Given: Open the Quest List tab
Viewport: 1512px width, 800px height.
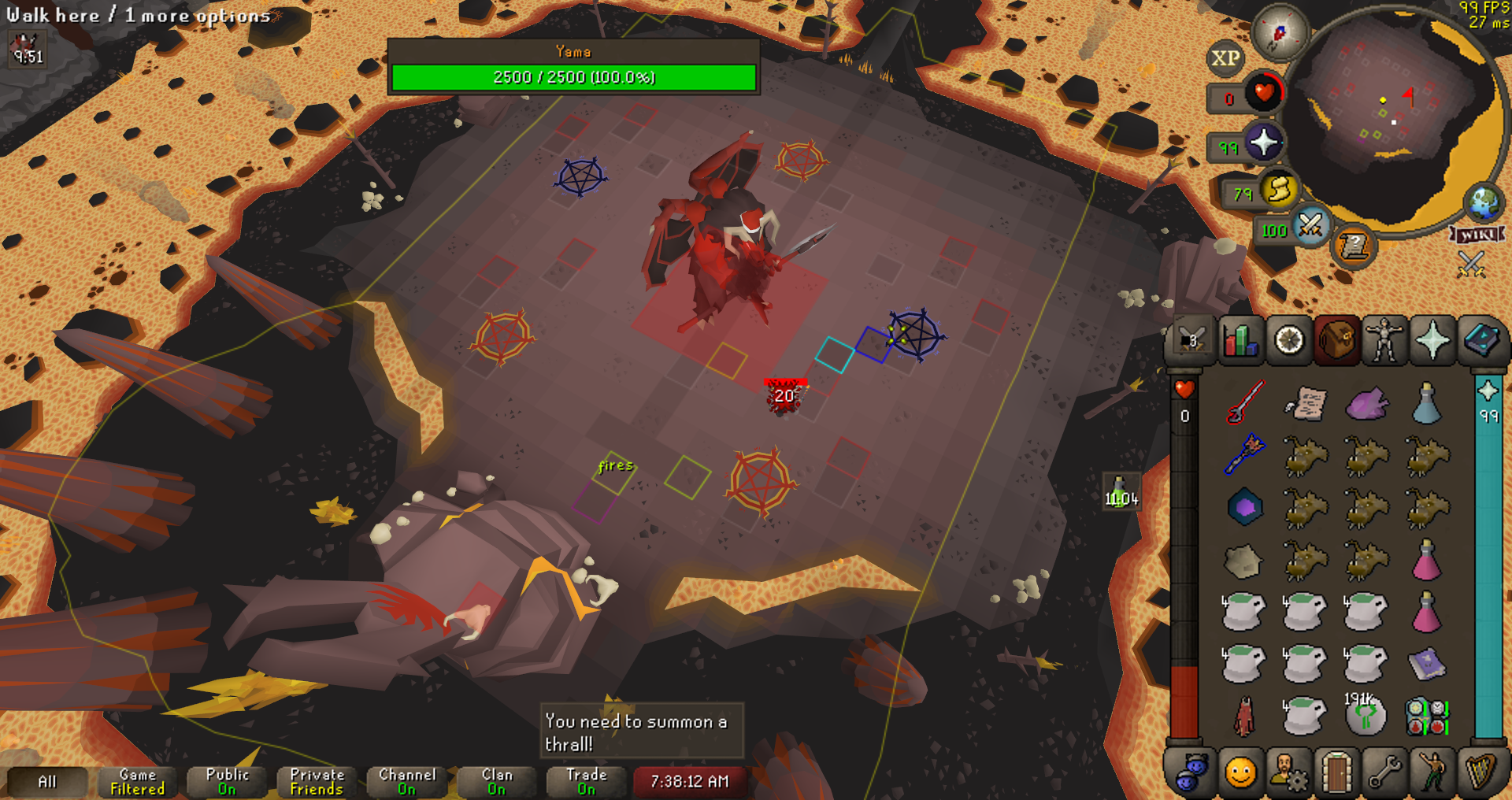Looking at the screenshot, I should [x=1289, y=341].
